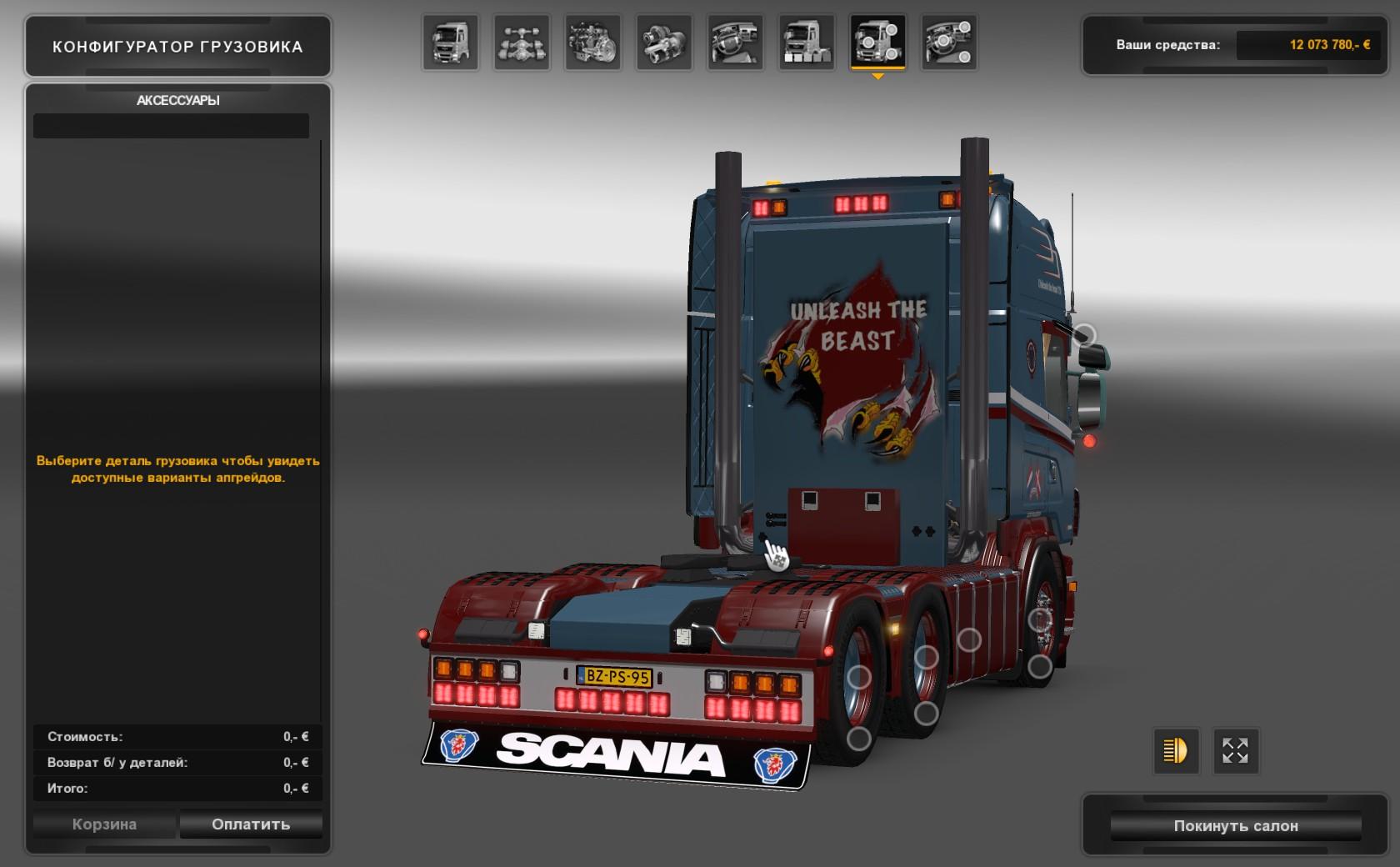
Task: Switch to the paint job tab
Action: (807, 43)
